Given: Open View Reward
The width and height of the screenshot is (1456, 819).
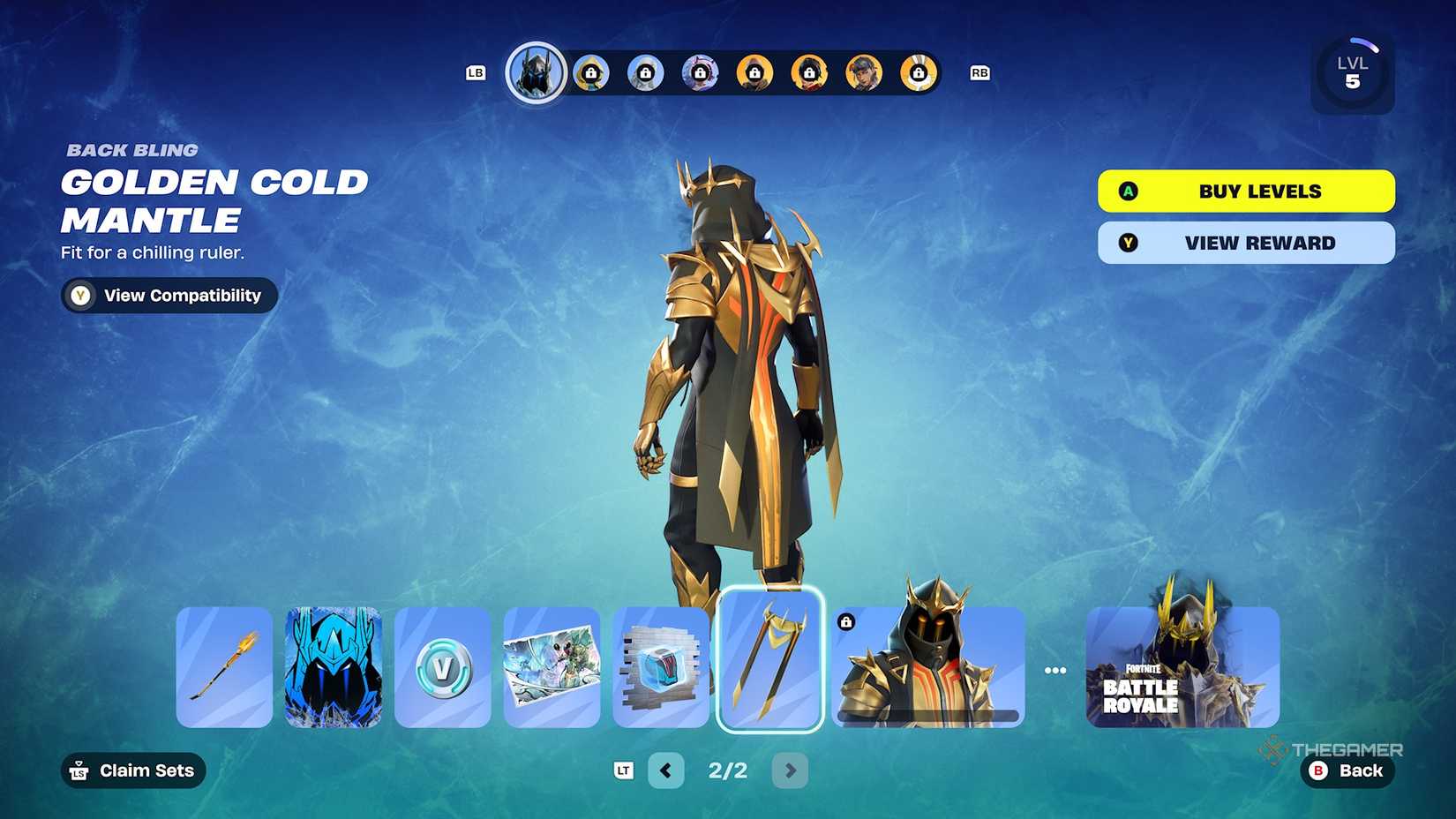Looking at the screenshot, I should (x=1245, y=243).
